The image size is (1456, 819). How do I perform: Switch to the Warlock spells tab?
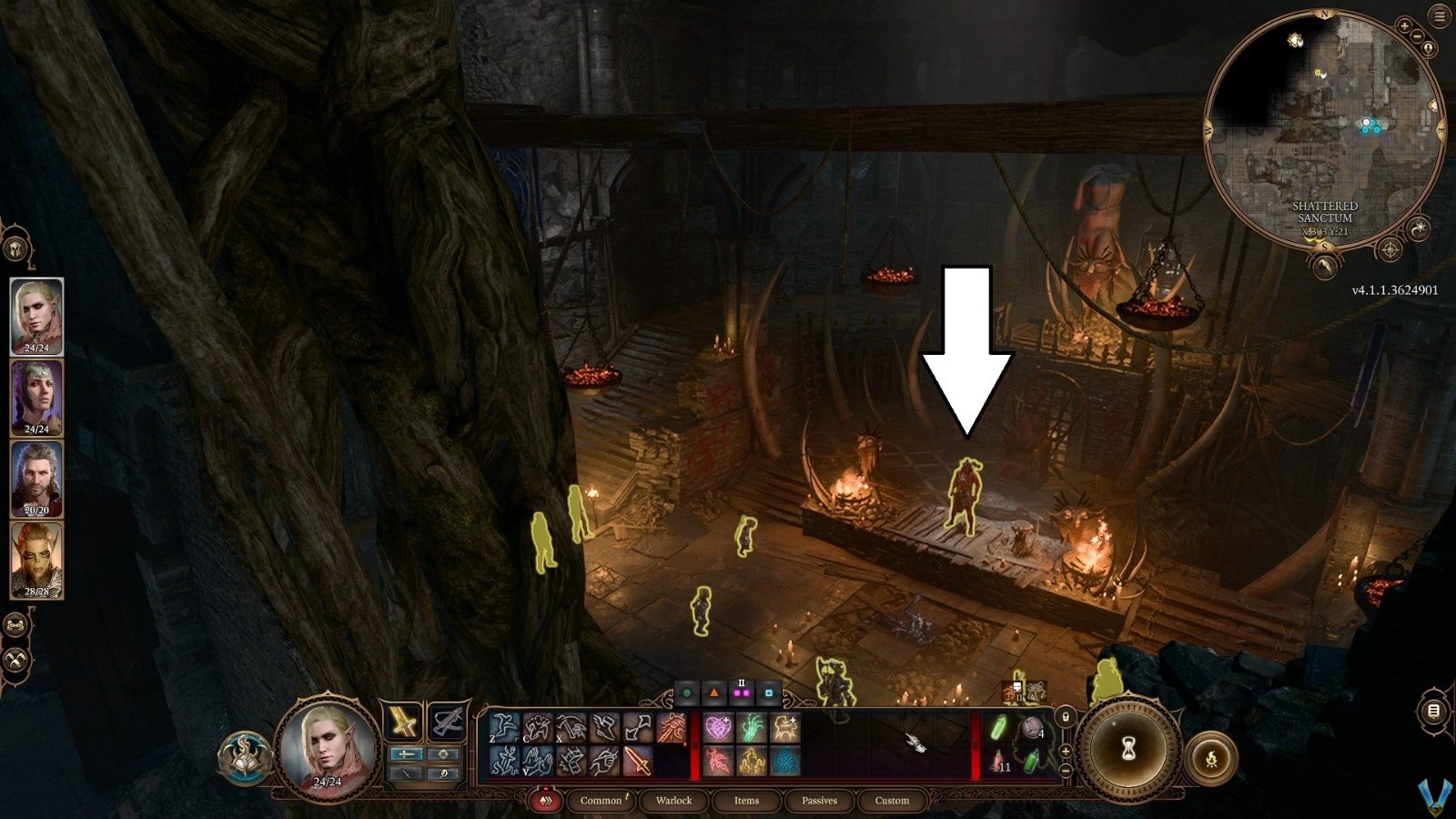click(x=673, y=801)
